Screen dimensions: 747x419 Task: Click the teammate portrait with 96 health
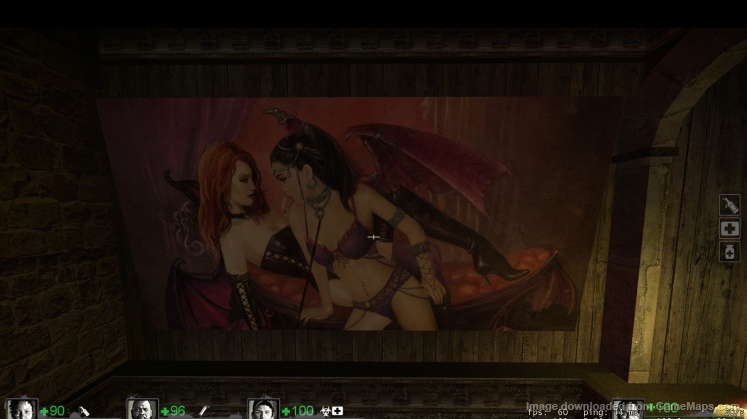pos(142,409)
